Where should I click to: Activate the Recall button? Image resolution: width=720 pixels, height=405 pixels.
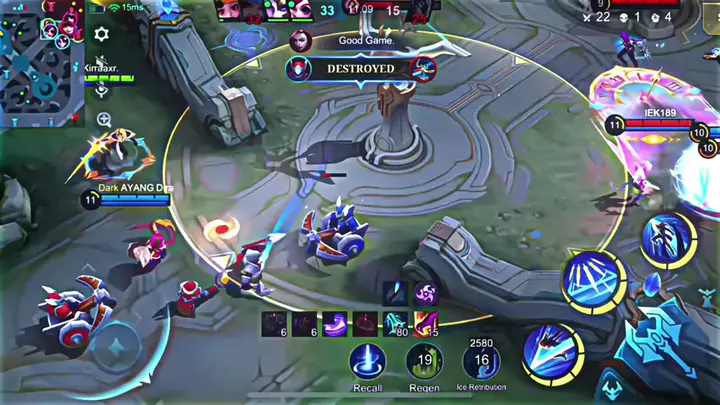point(367,361)
